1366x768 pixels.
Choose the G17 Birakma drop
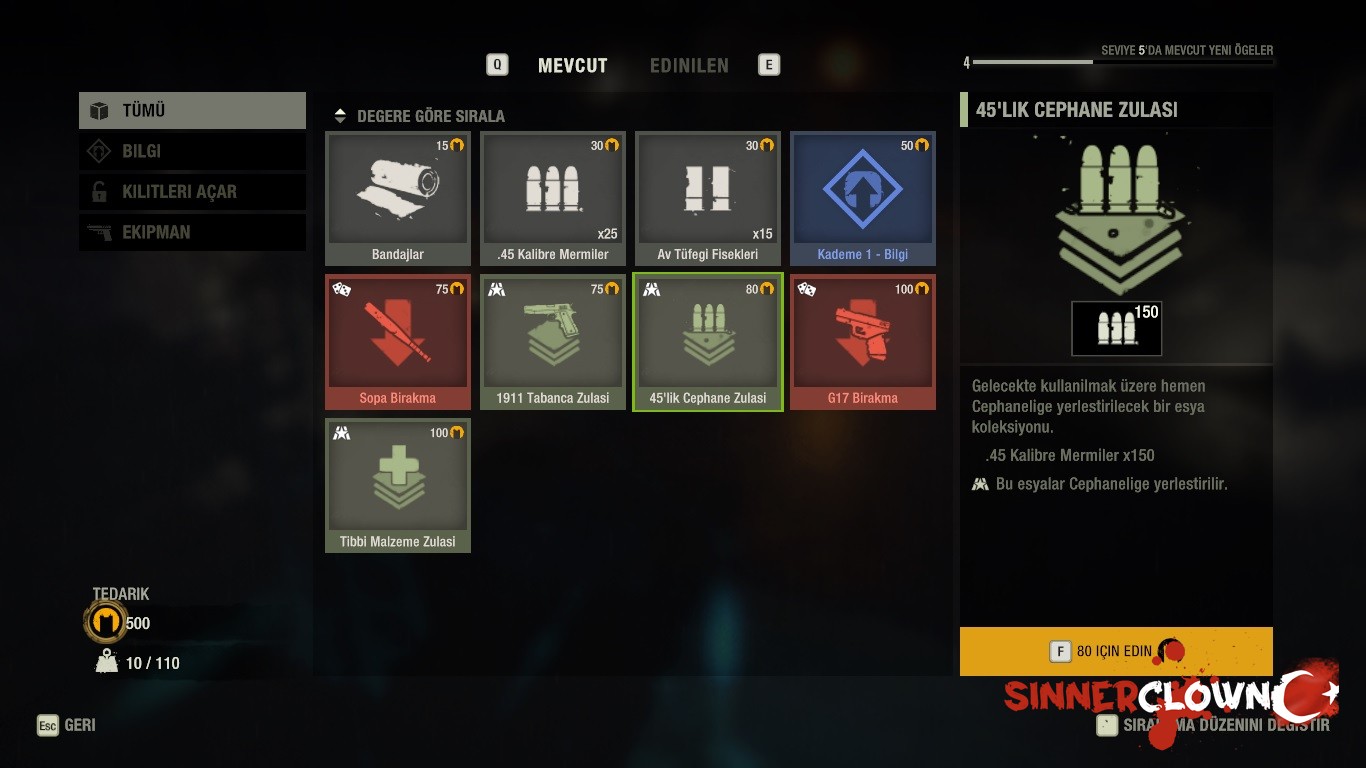point(863,341)
